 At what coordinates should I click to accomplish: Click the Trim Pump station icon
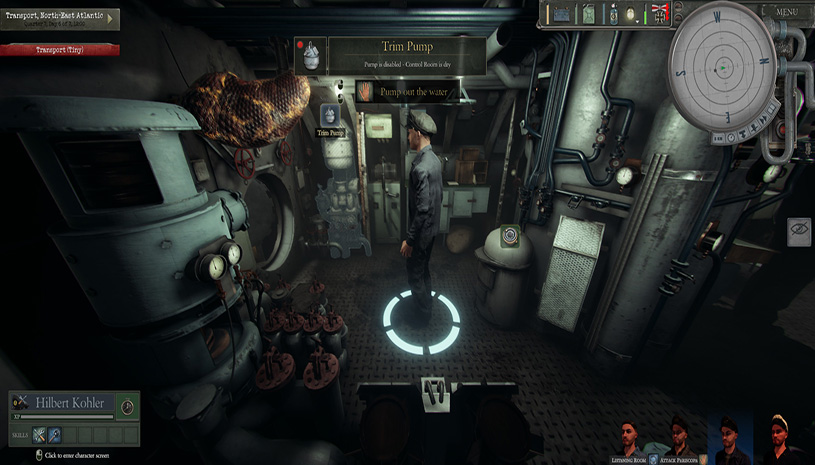330,119
